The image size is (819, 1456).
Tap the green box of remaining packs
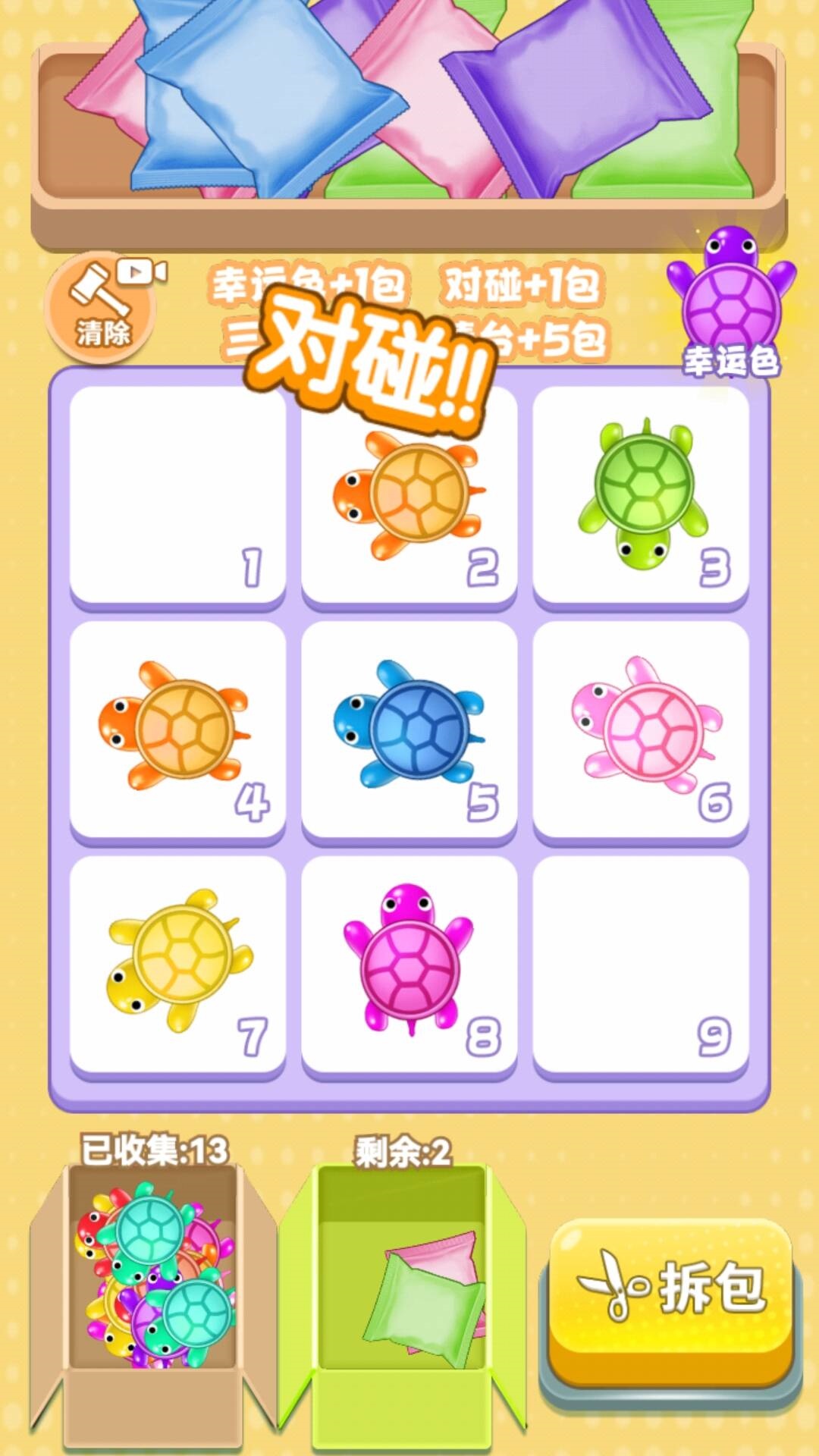[402, 1289]
